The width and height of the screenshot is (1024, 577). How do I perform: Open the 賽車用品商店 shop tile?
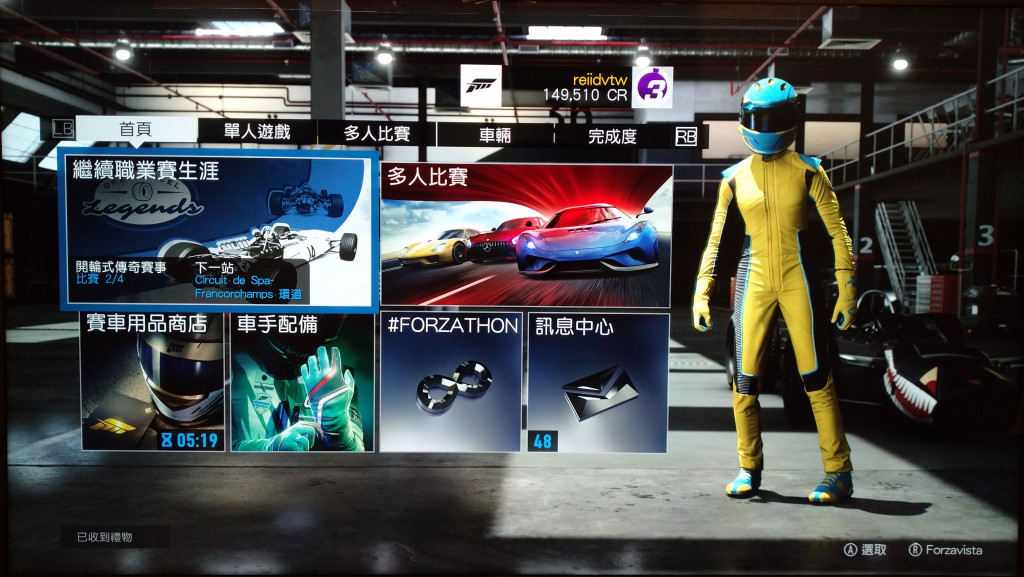[x=153, y=381]
